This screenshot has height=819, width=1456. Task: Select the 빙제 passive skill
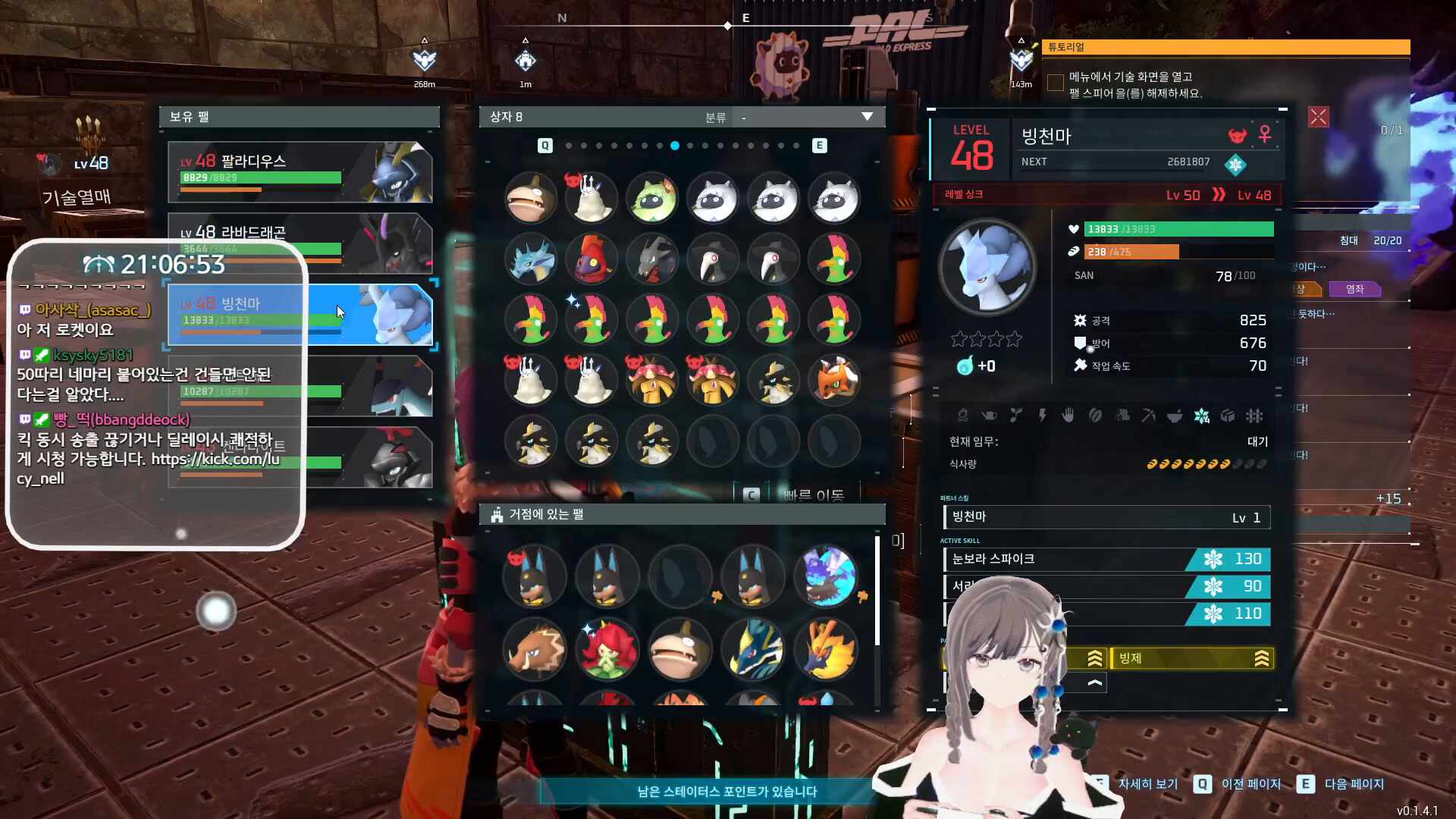[x=1191, y=658]
